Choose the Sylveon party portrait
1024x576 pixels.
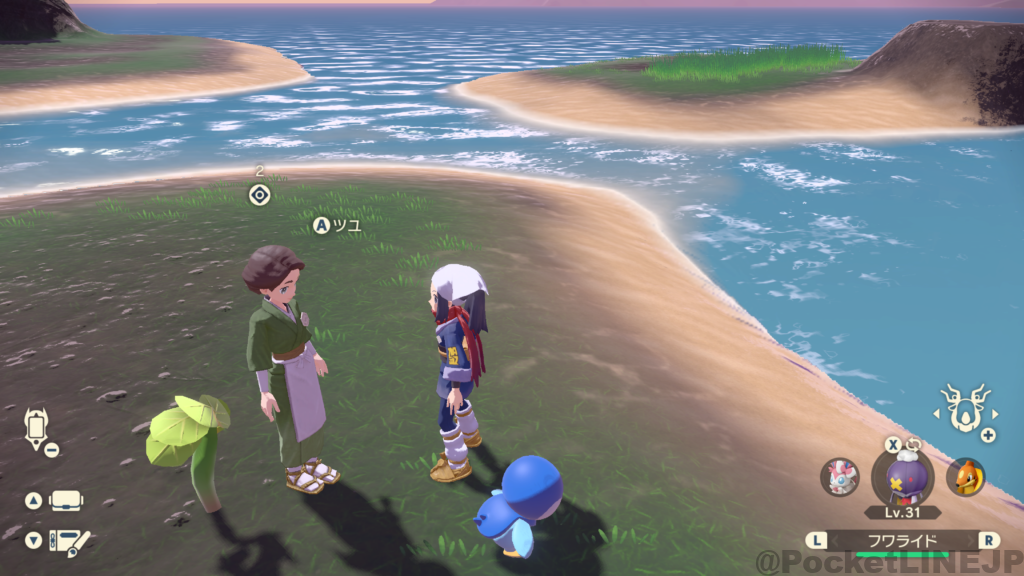pyautogui.click(x=840, y=477)
